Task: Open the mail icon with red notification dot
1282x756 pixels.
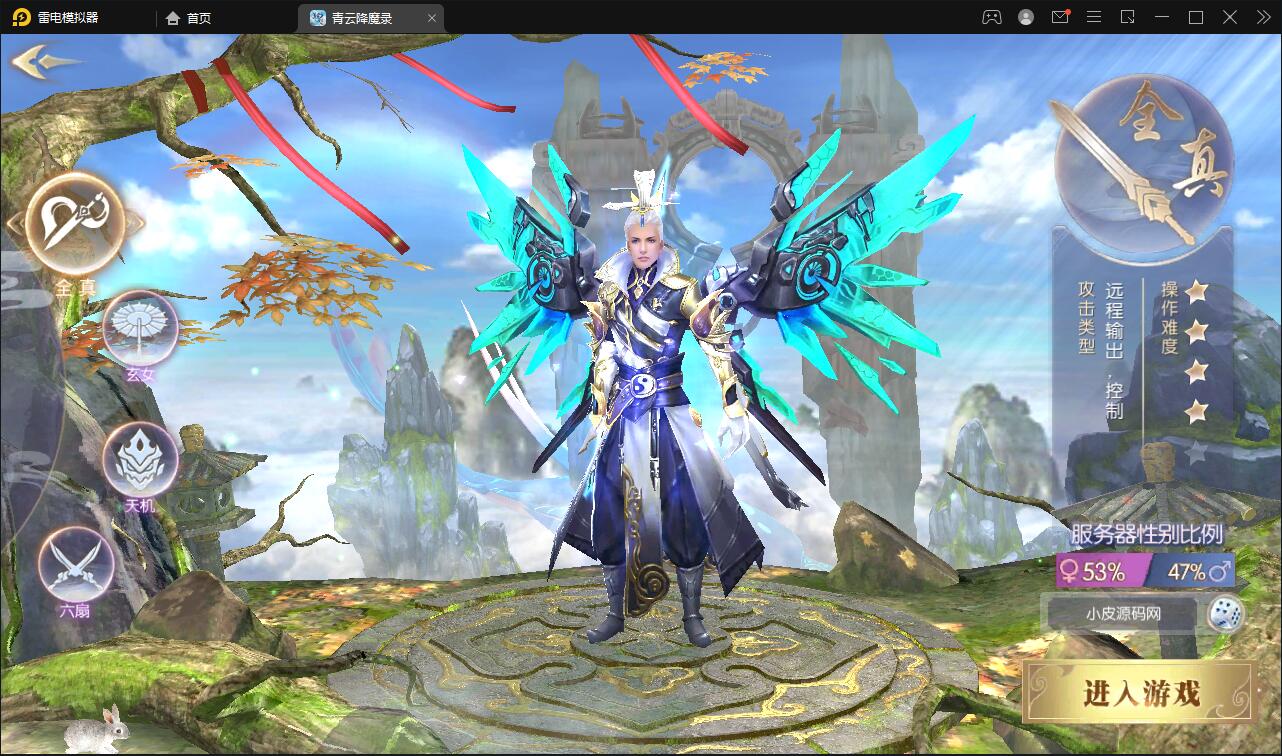Action: [x=1060, y=17]
